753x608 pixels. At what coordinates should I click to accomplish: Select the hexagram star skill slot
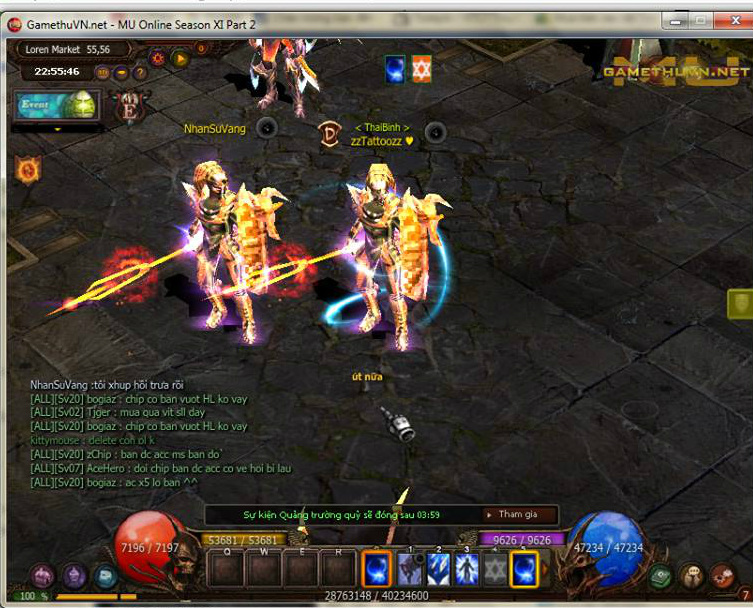point(495,570)
